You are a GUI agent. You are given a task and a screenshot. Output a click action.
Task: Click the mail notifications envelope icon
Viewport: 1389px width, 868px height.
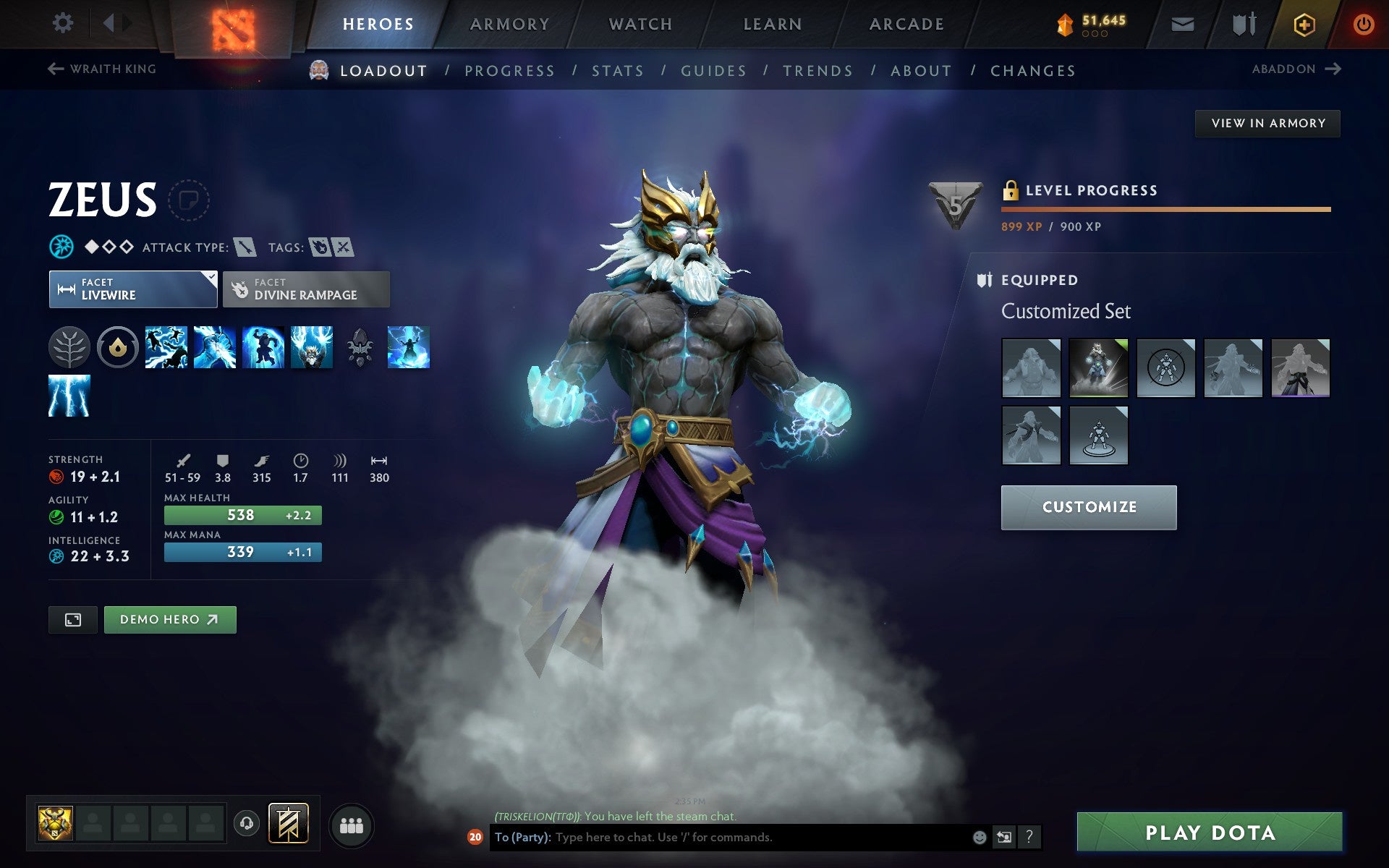click(x=1181, y=23)
